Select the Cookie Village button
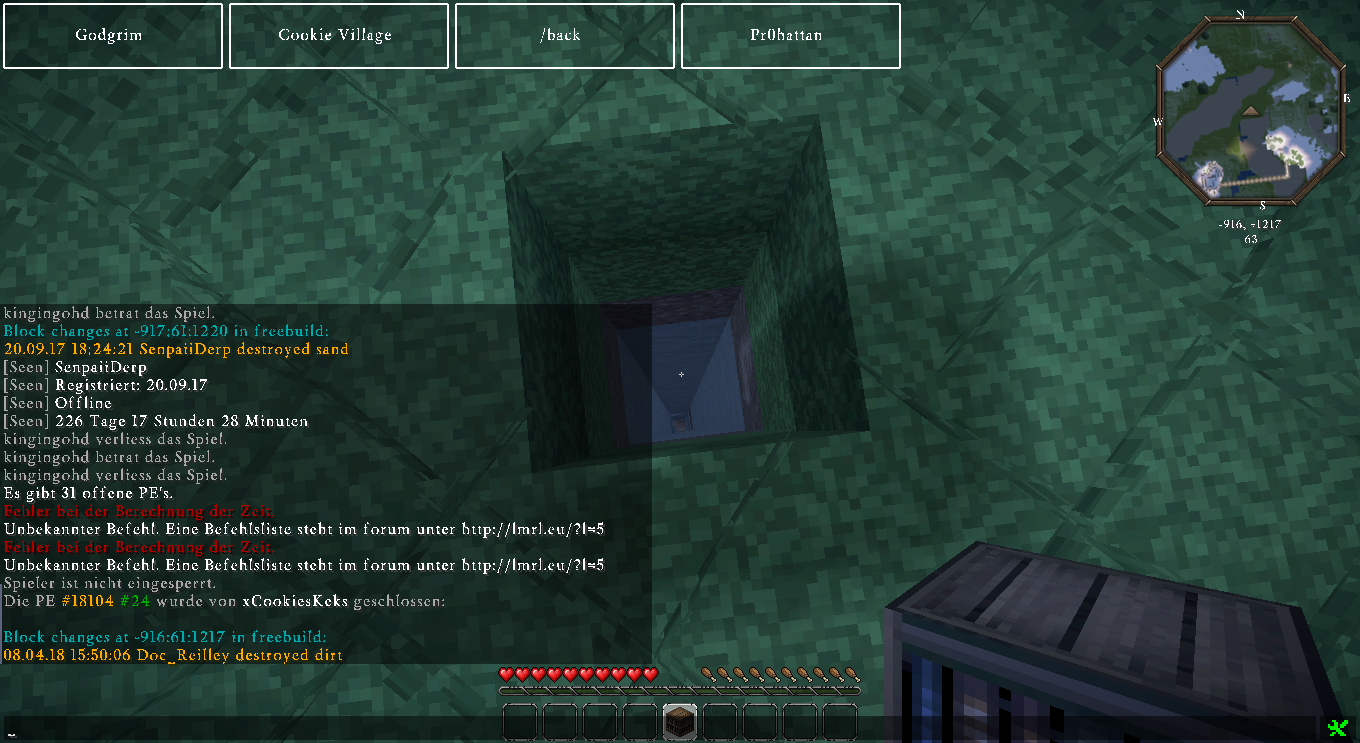The image size is (1360, 743). [335, 36]
